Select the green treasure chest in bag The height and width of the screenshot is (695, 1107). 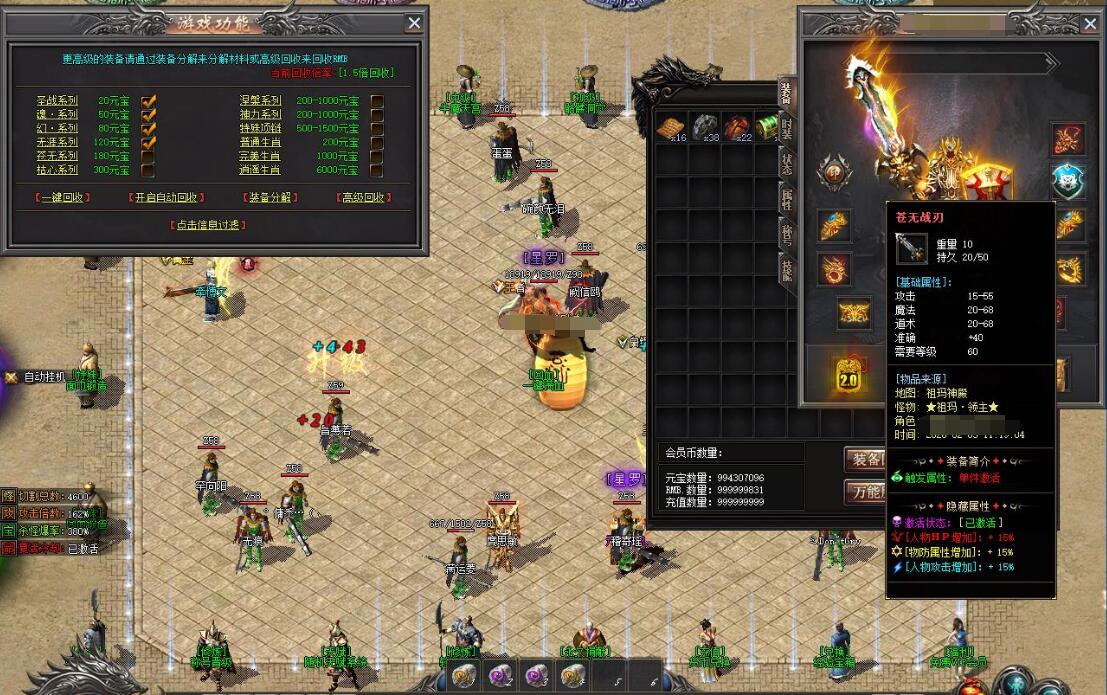(x=767, y=128)
